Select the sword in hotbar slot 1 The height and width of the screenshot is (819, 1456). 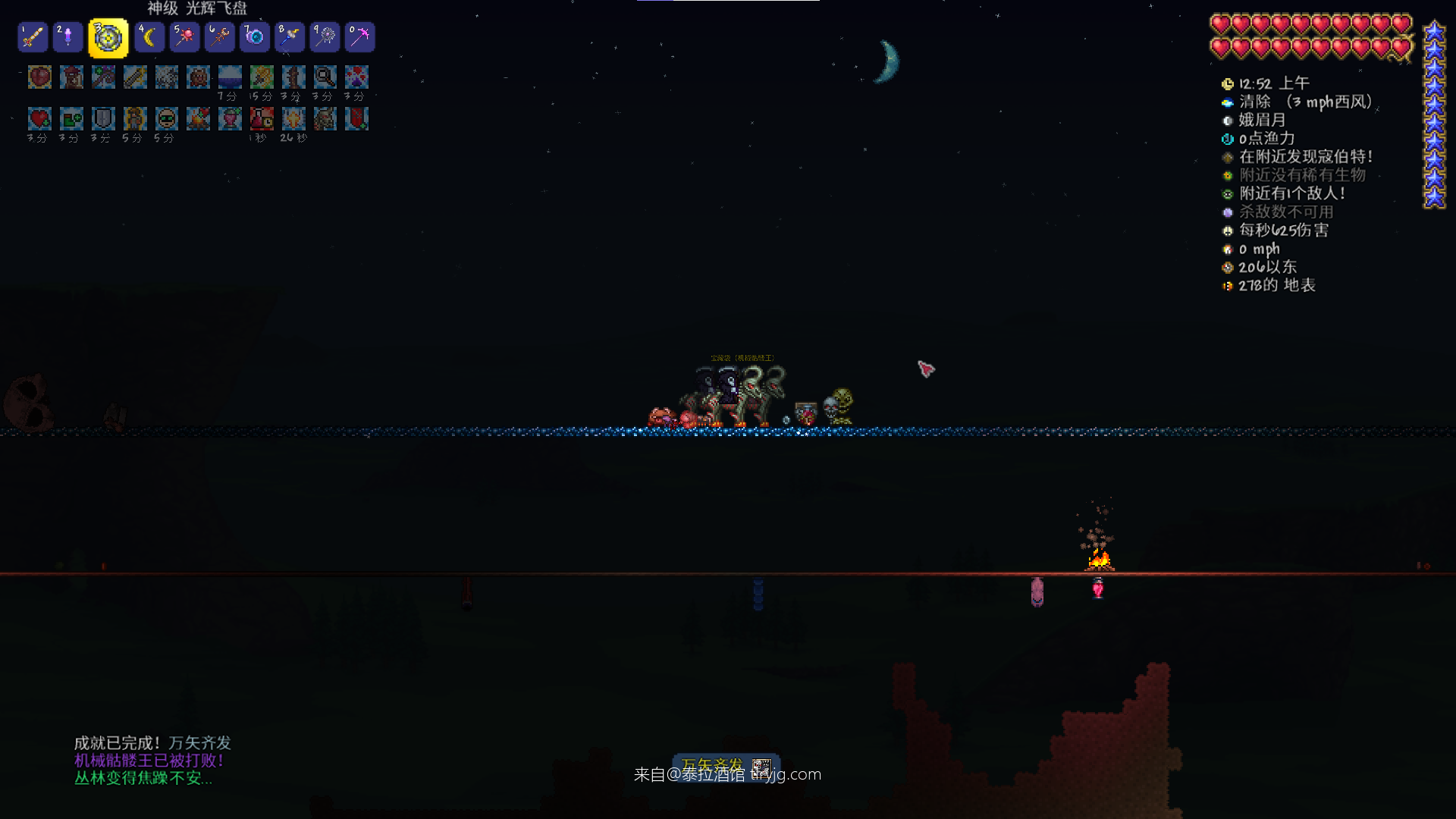[33, 37]
